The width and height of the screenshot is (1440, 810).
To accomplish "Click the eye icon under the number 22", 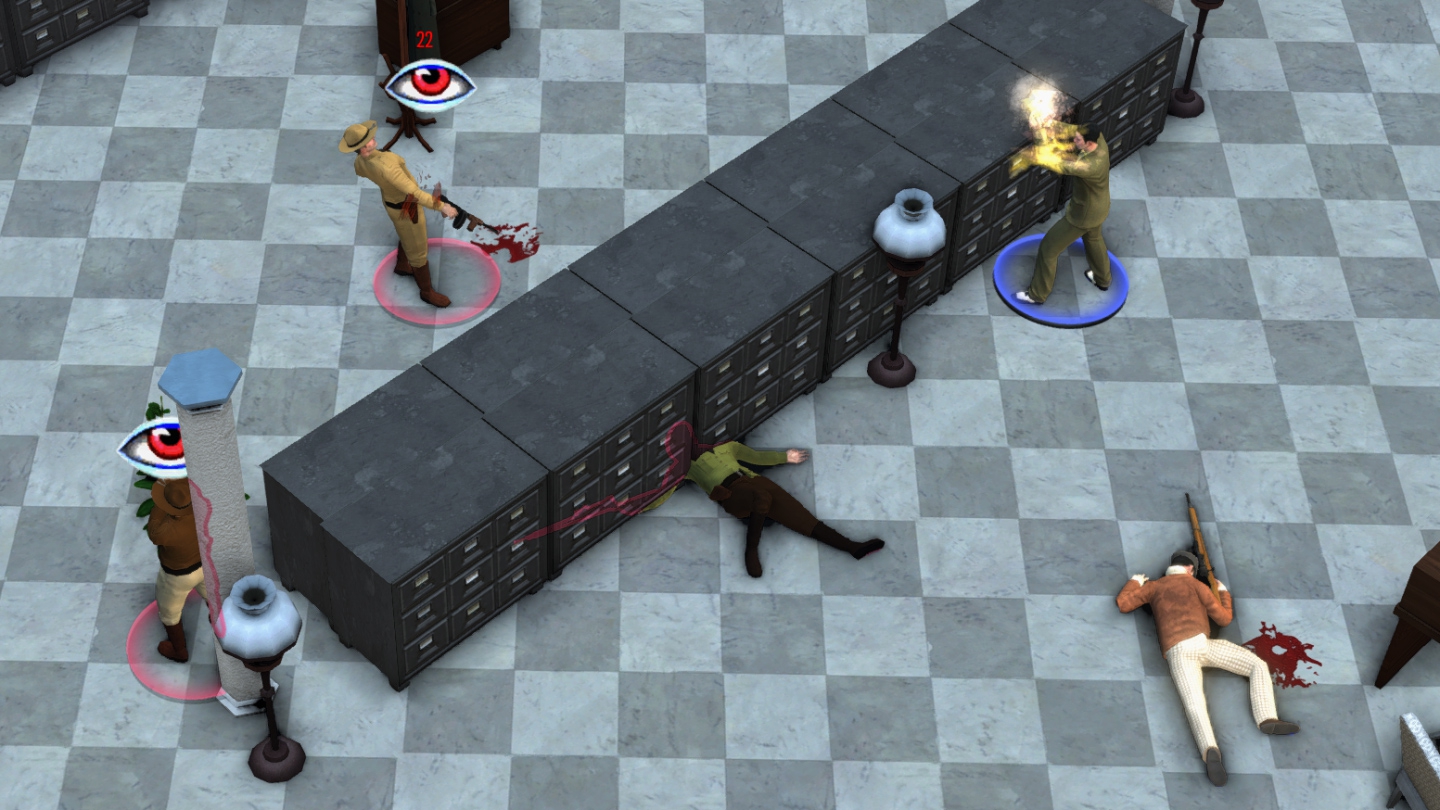I will (430, 84).
